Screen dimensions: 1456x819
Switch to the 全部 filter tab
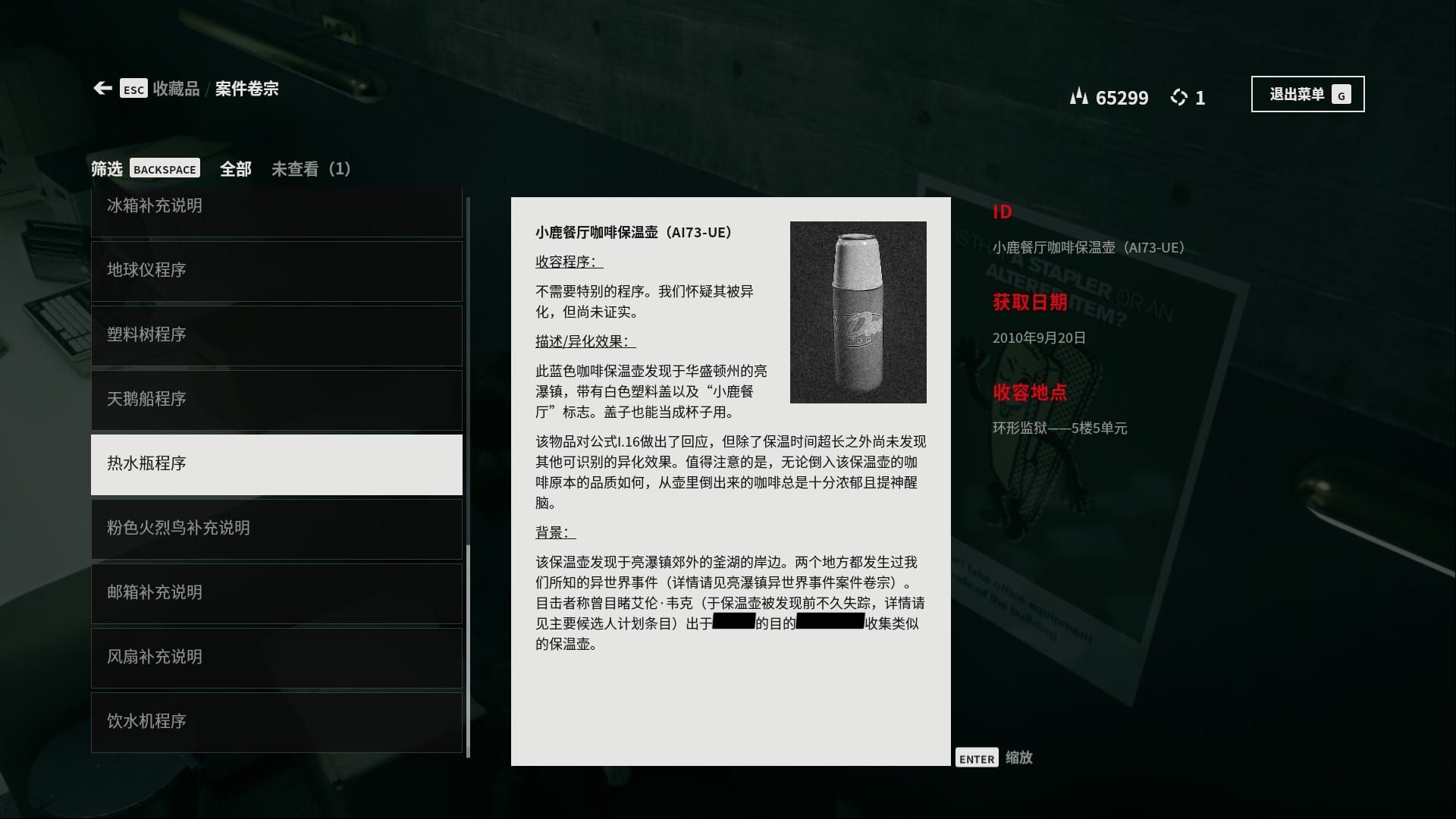point(235,169)
